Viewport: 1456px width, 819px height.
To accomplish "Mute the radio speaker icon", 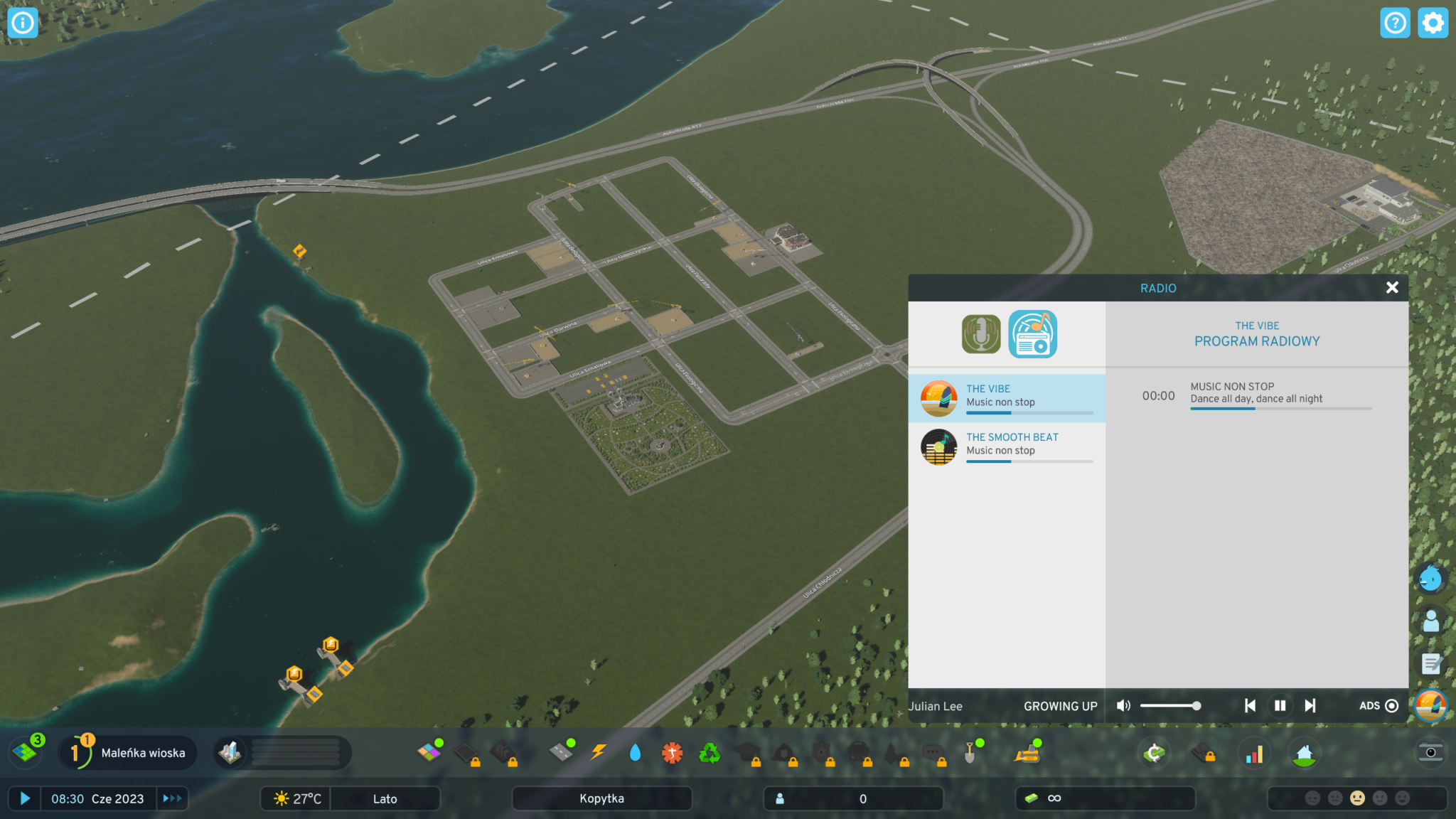I will (x=1123, y=705).
